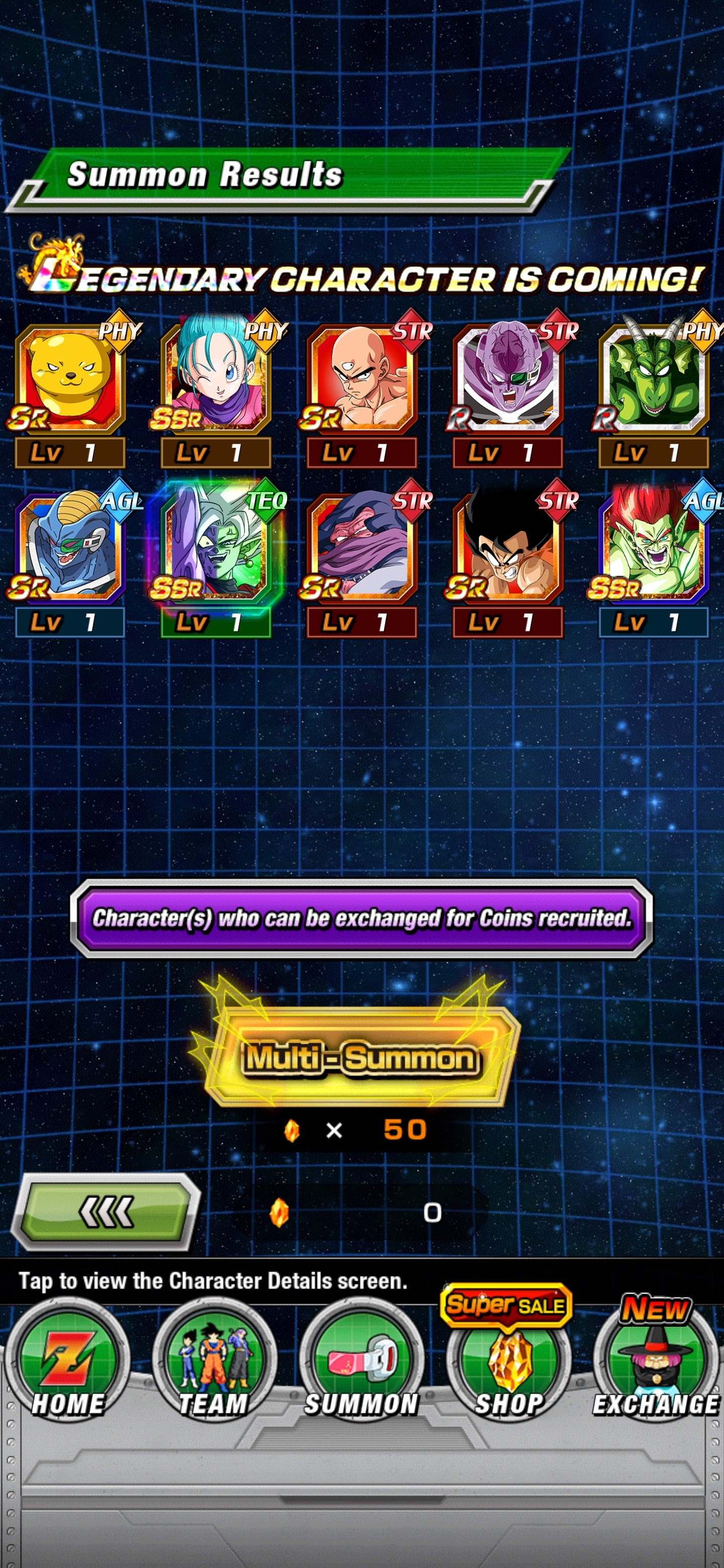The height and width of the screenshot is (1568, 724).
Task: Tap the Captain Ginyu R STR card
Action: point(508,380)
